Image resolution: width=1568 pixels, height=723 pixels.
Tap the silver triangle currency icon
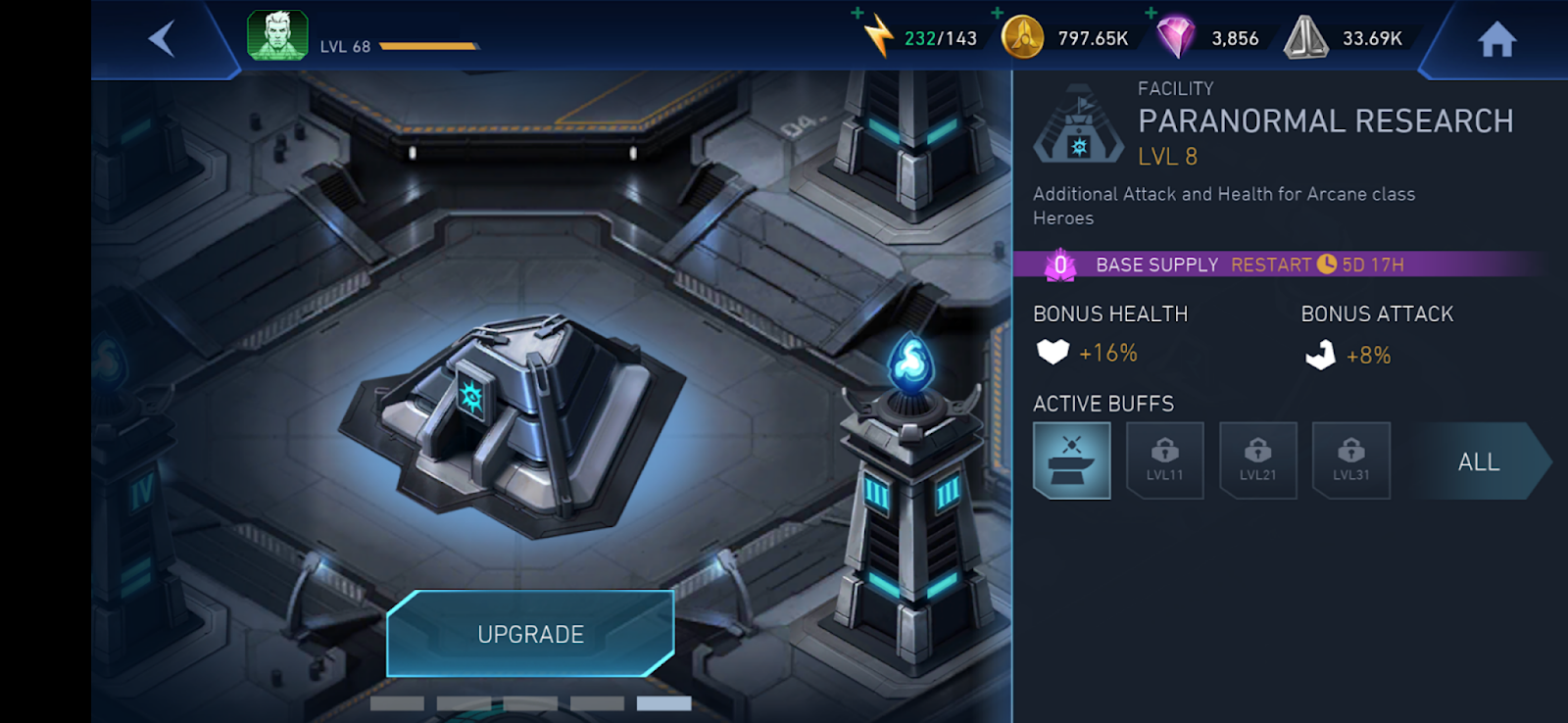tap(1305, 37)
